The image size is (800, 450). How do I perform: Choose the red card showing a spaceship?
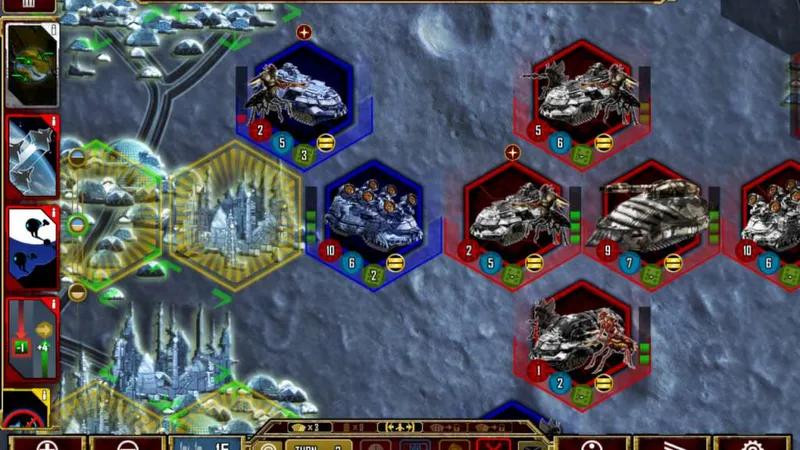click(x=31, y=158)
